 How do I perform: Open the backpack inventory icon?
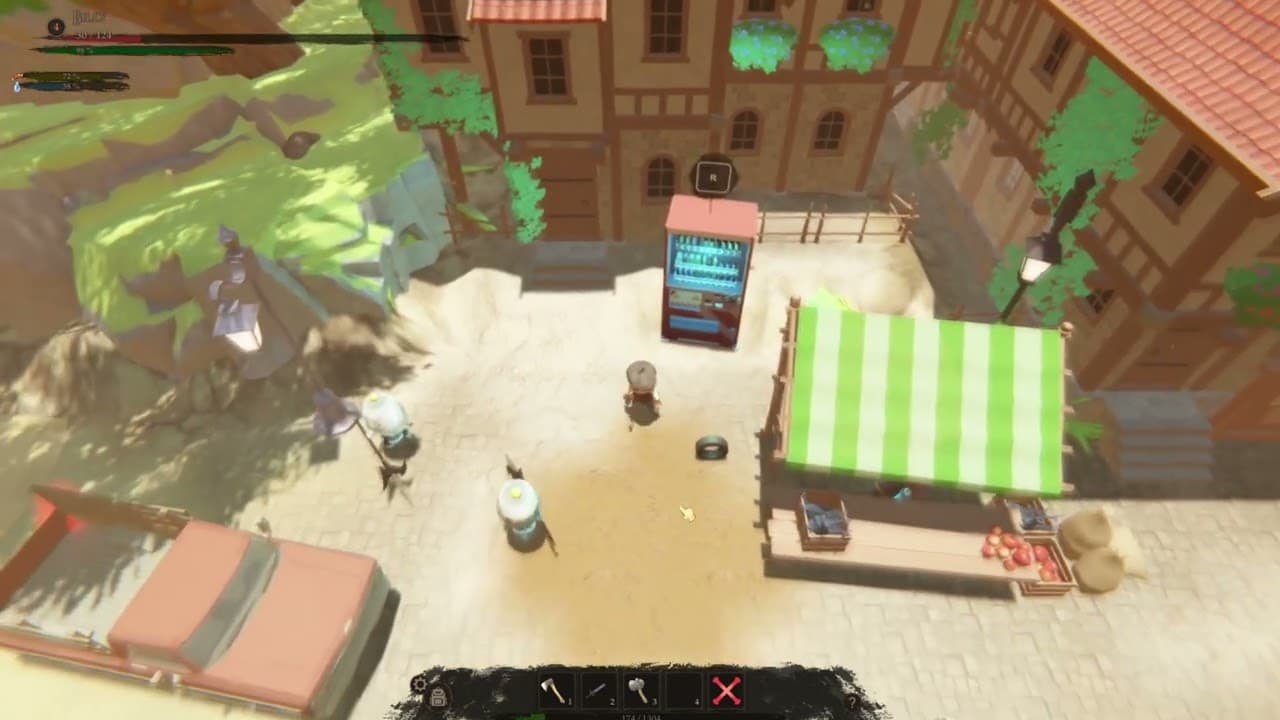(439, 697)
